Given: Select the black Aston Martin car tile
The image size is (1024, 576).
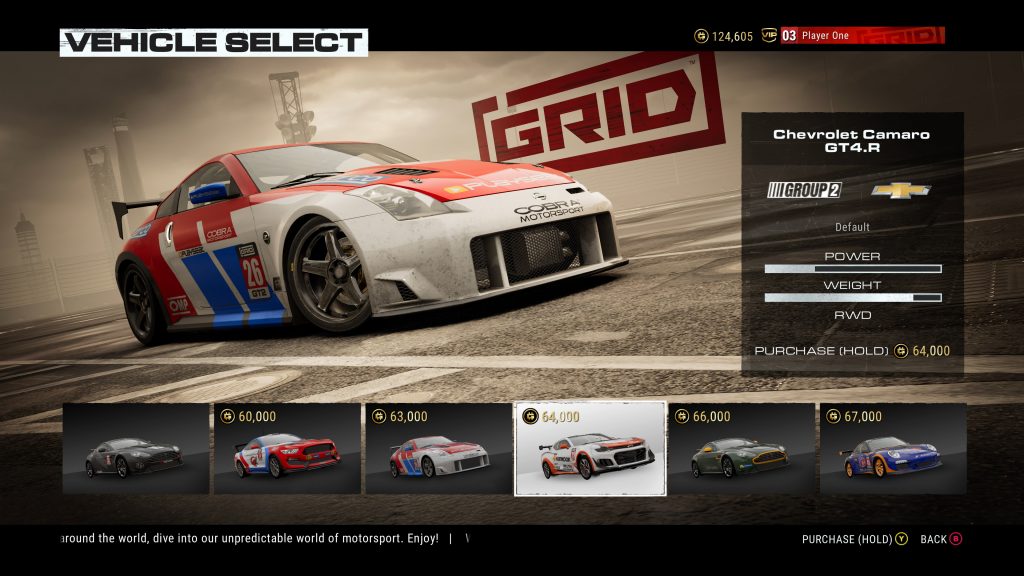Looking at the screenshot, I should [x=136, y=448].
